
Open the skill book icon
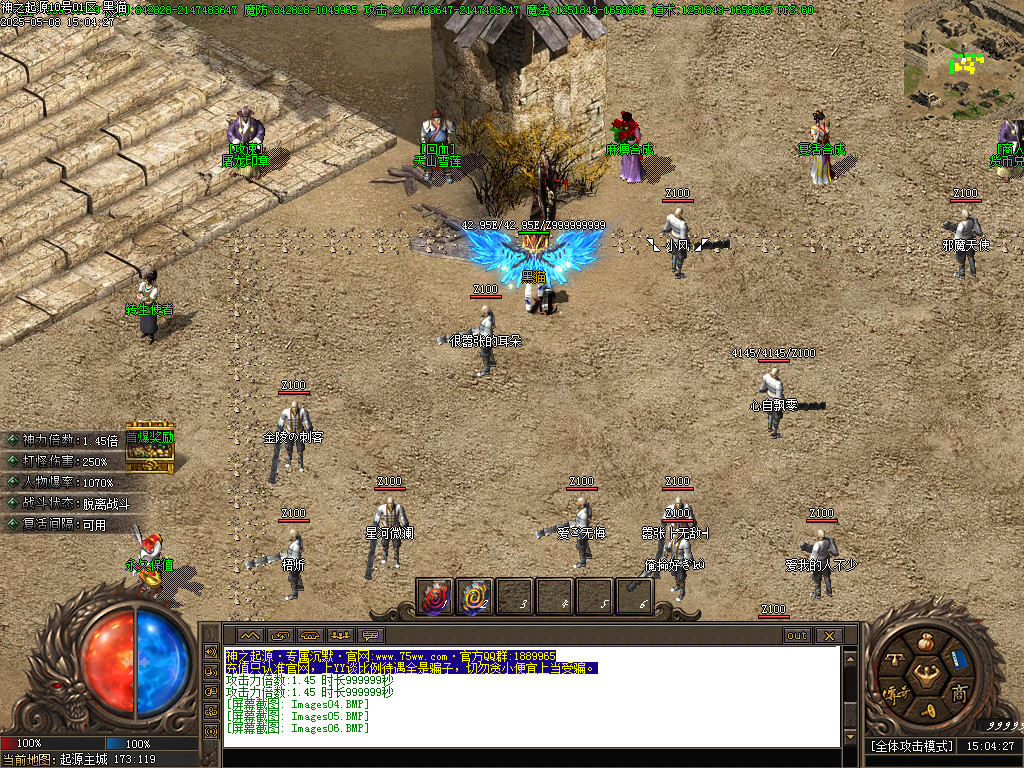[x=959, y=658]
